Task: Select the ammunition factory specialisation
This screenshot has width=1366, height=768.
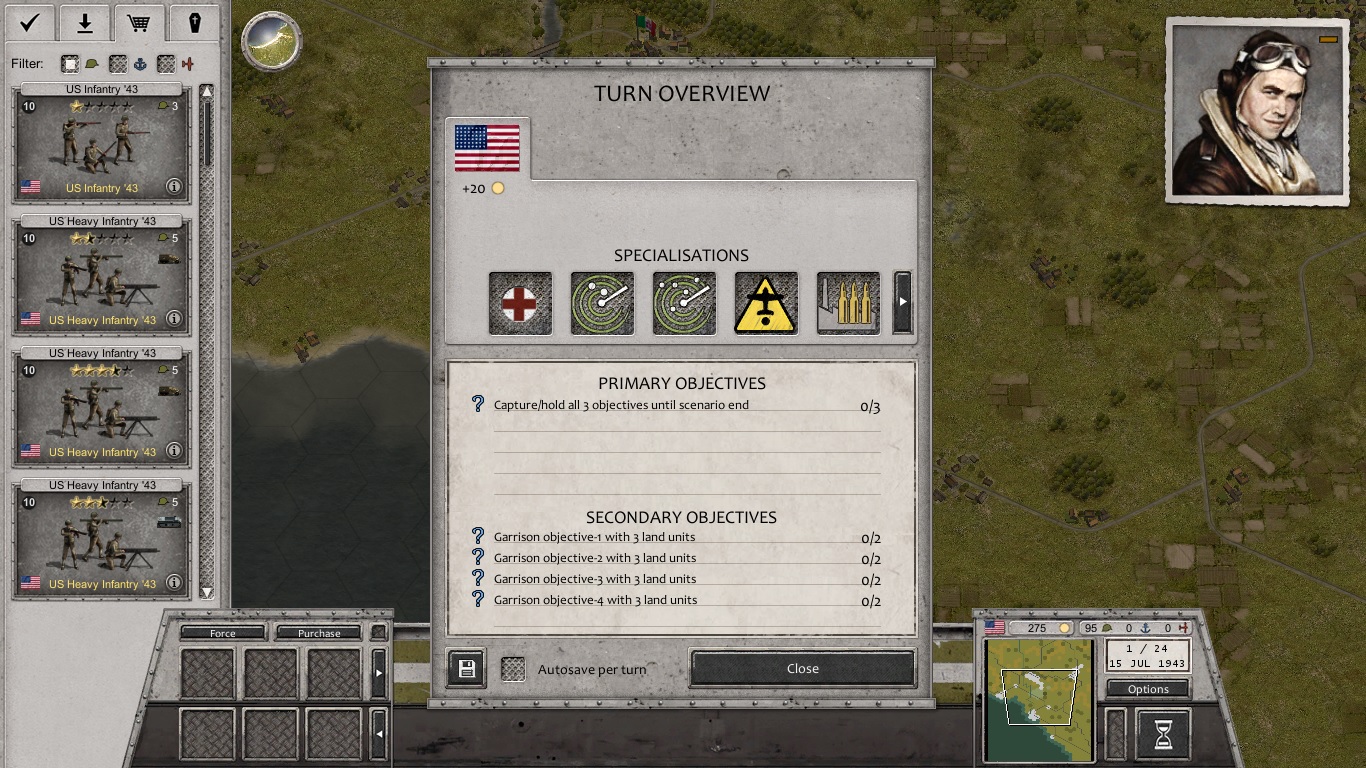Action: 848,303
